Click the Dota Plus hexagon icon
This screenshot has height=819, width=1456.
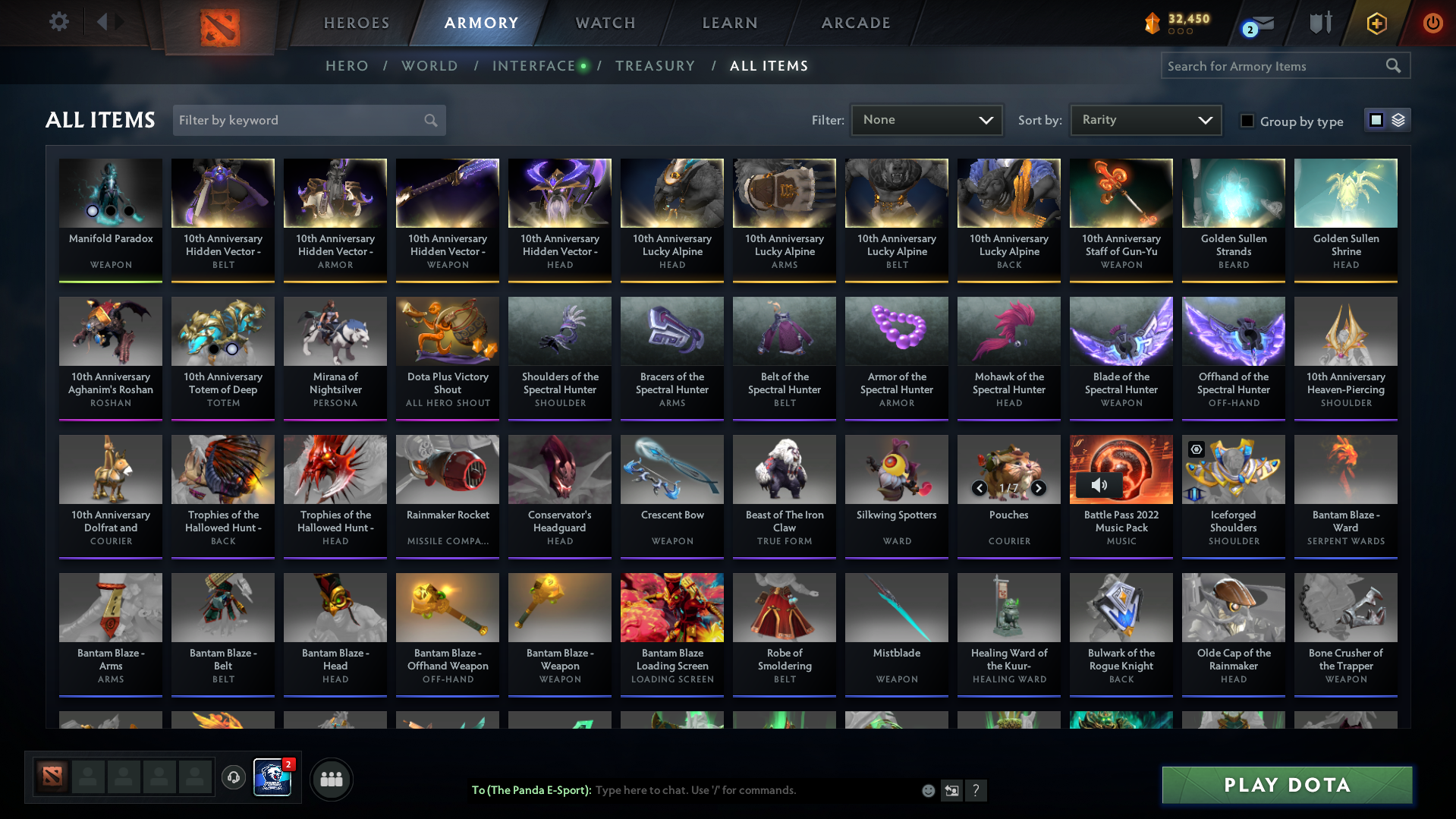coord(1376,23)
